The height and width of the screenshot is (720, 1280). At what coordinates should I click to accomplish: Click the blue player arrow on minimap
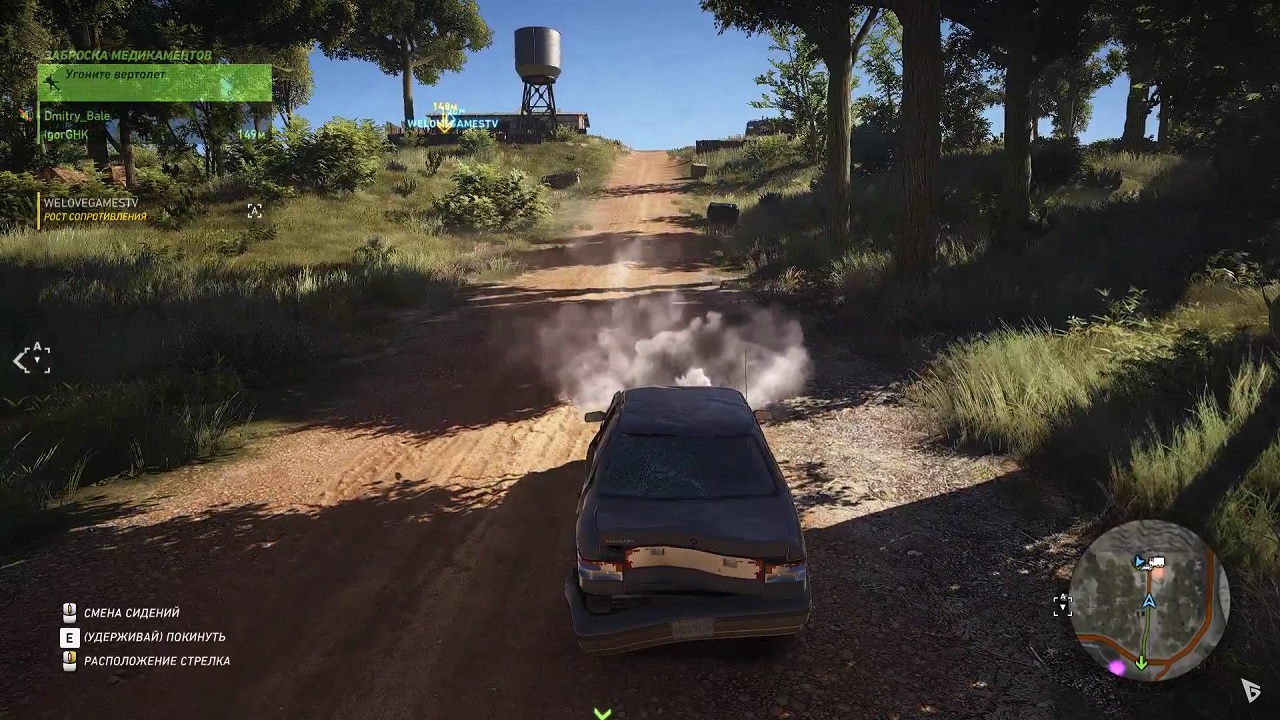(x=1149, y=600)
